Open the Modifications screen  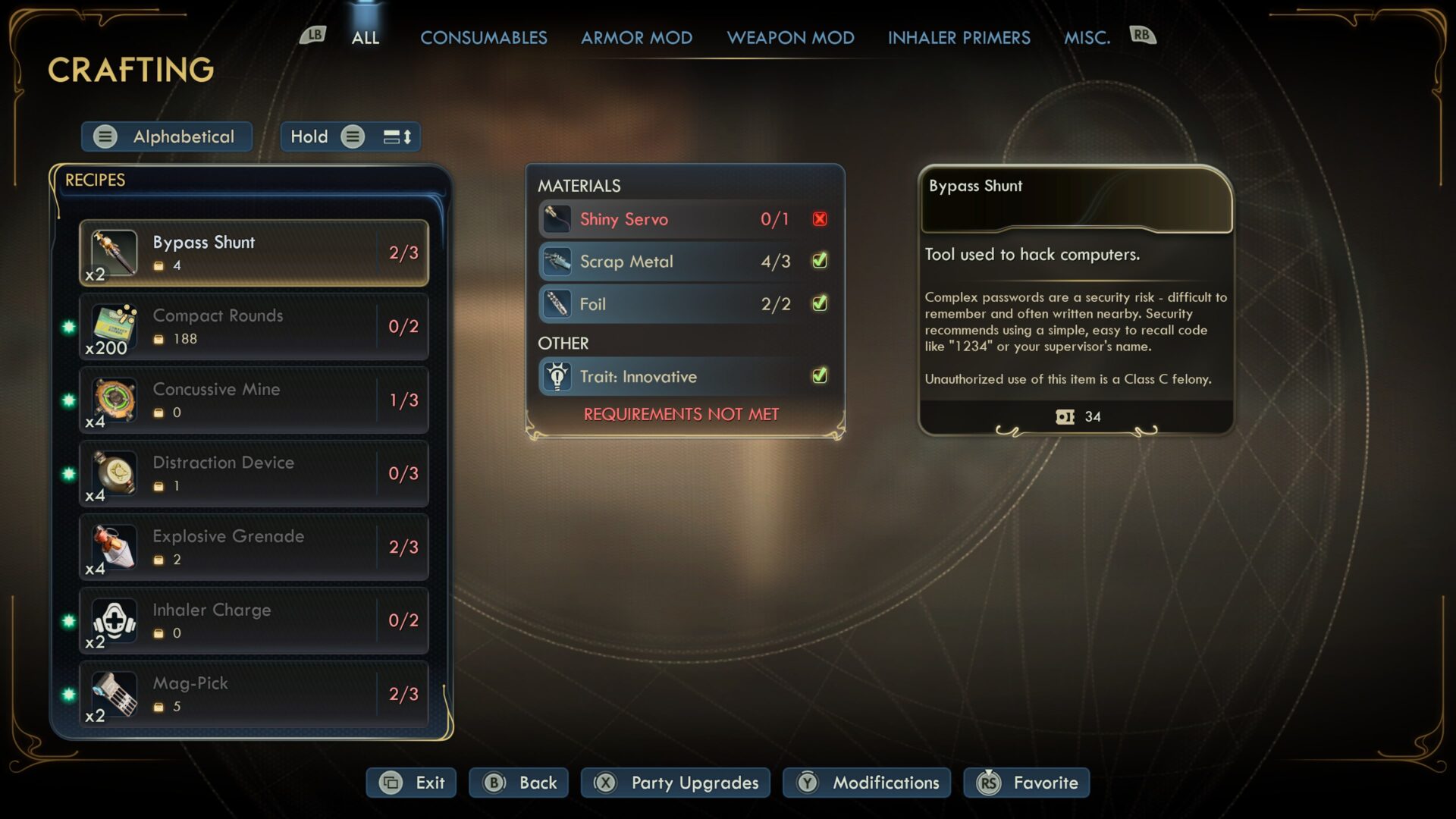point(867,783)
